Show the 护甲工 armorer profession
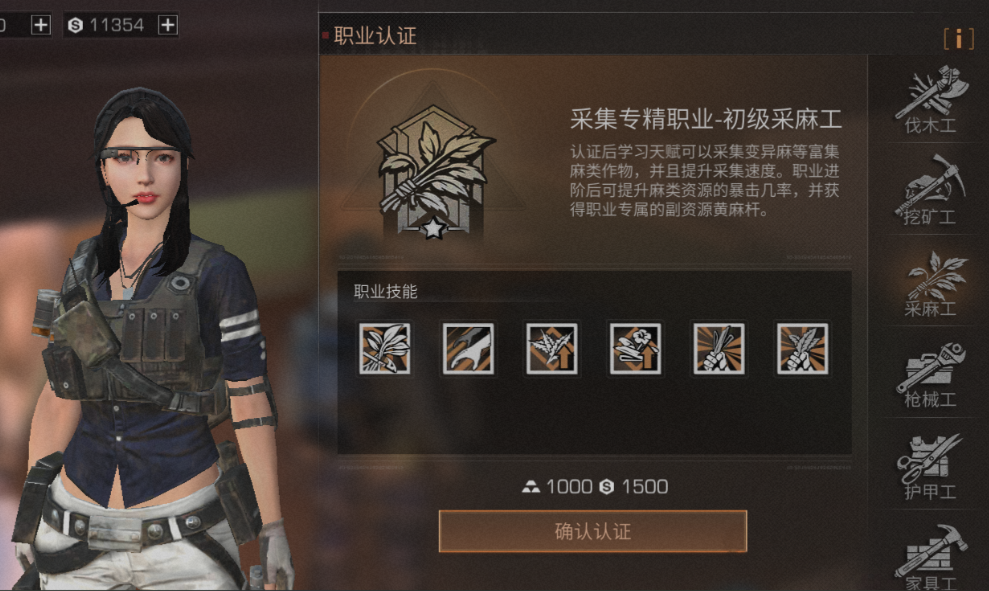The height and width of the screenshot is (591, 989). 930,466
